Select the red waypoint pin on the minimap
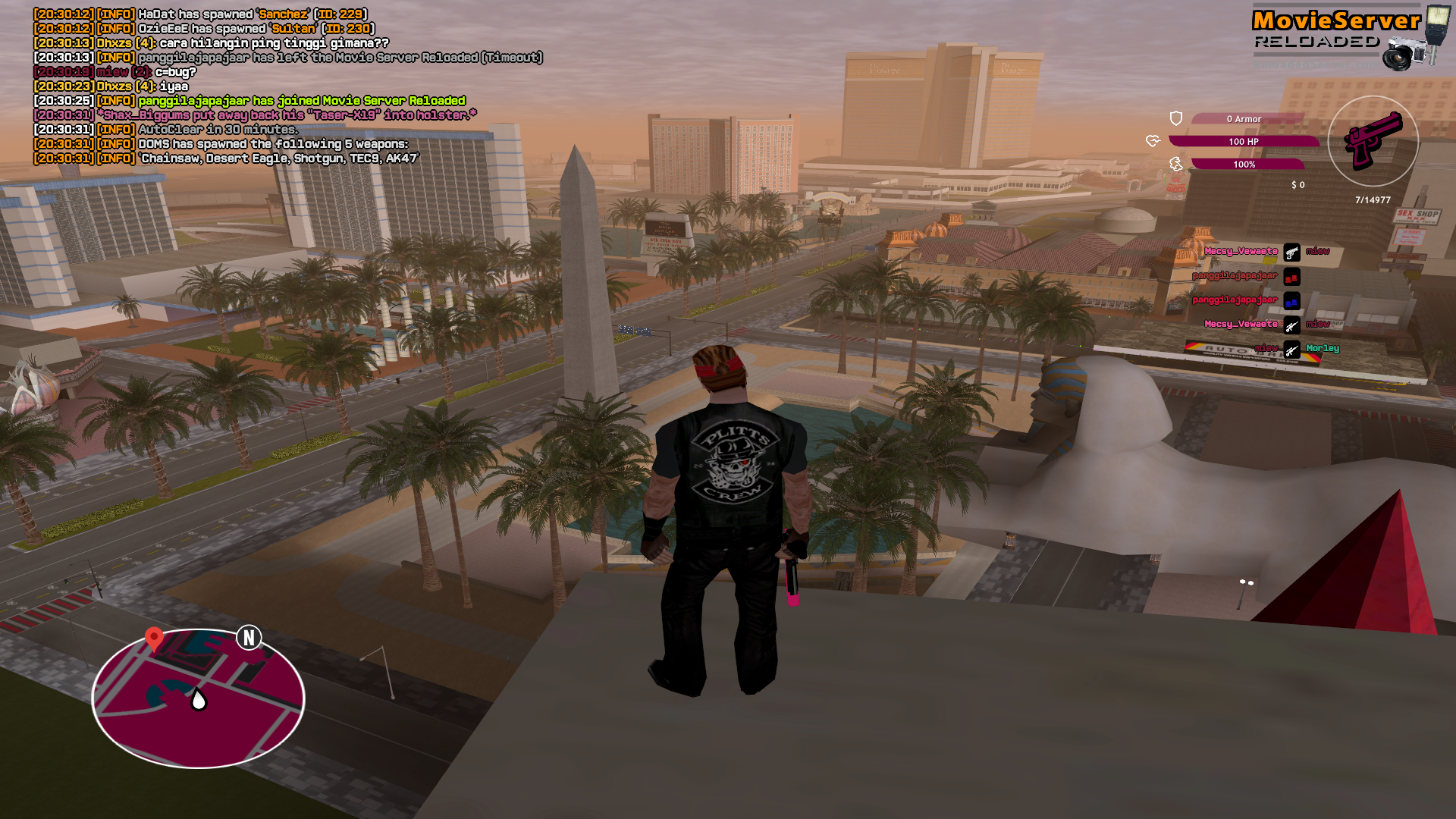This screenshot has height=819, width=1456. [154, 638]
